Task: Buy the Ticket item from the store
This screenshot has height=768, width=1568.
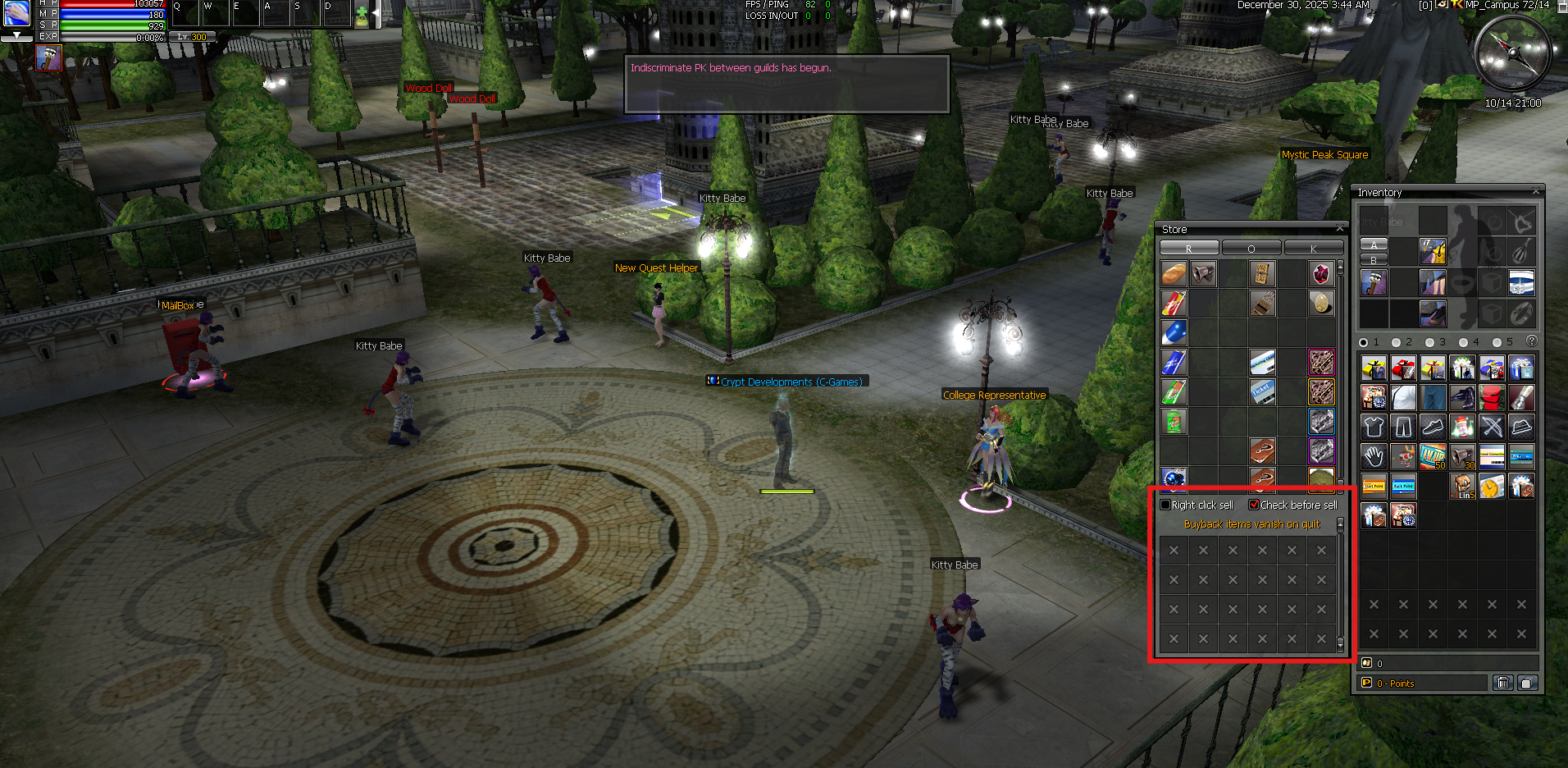Action: point(1262,391)
